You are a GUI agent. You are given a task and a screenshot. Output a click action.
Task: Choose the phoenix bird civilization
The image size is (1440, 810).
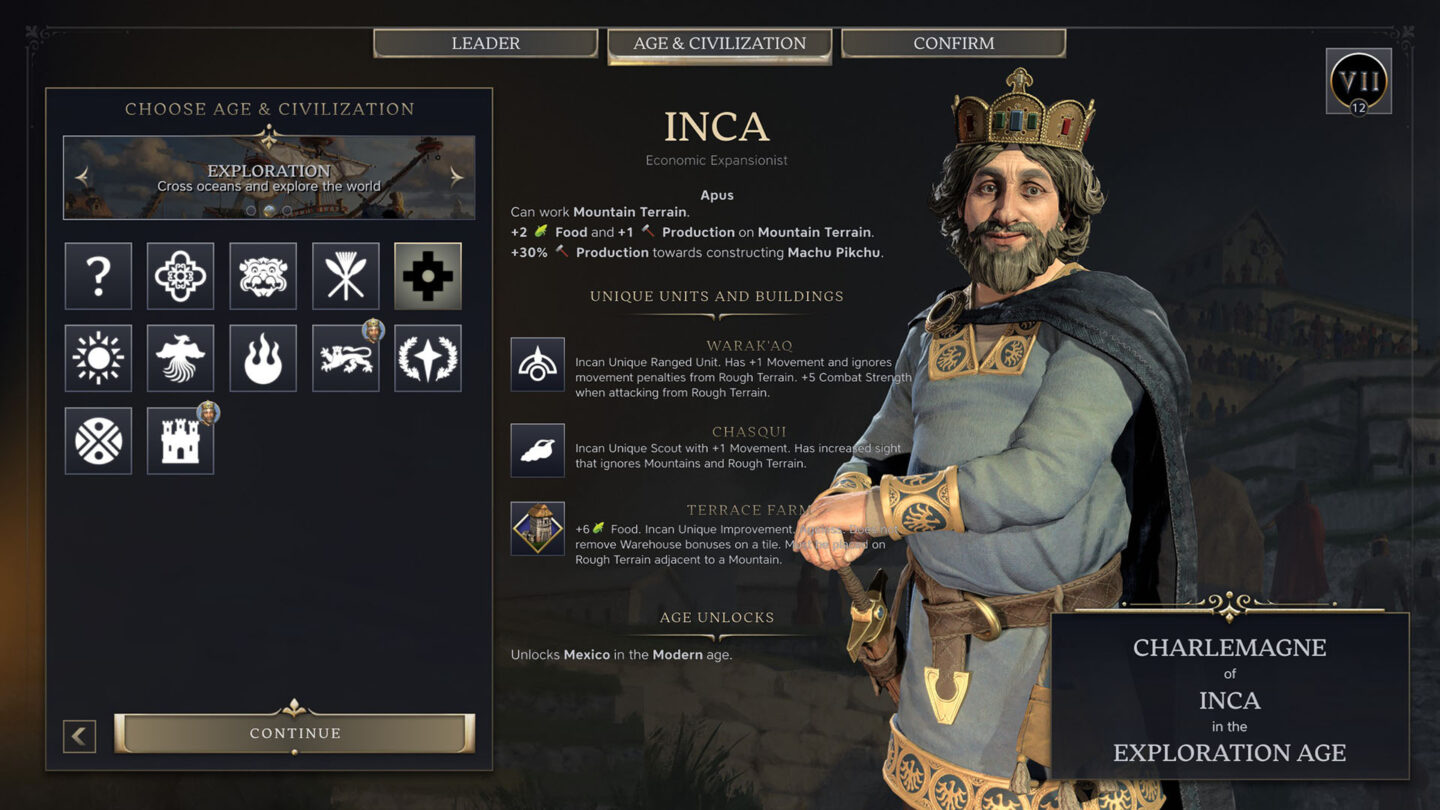tap(180, 358)
